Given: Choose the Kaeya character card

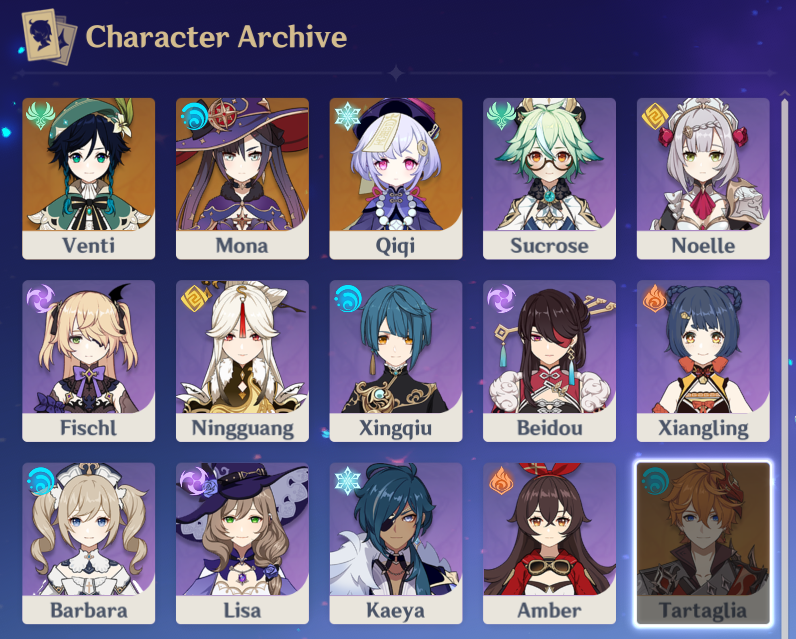Looking at the screenshot, I should (396, 542).
